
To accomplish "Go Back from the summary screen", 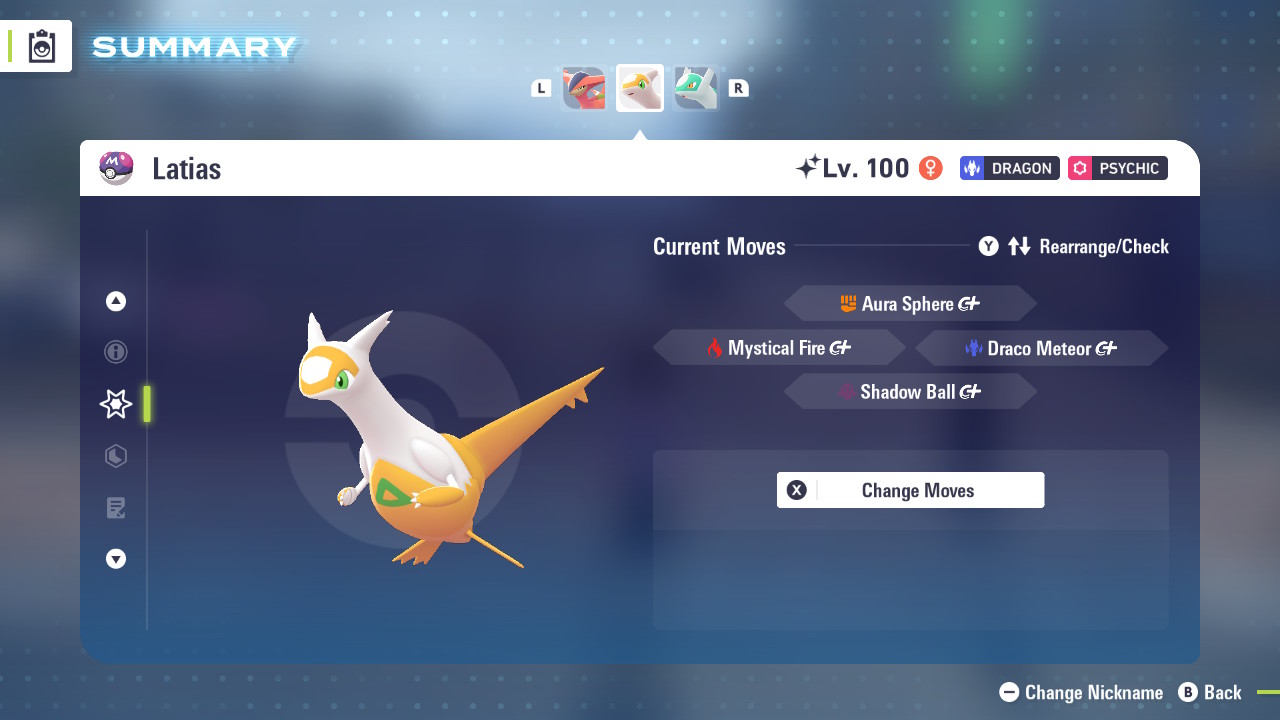I will coord(1210,692).
